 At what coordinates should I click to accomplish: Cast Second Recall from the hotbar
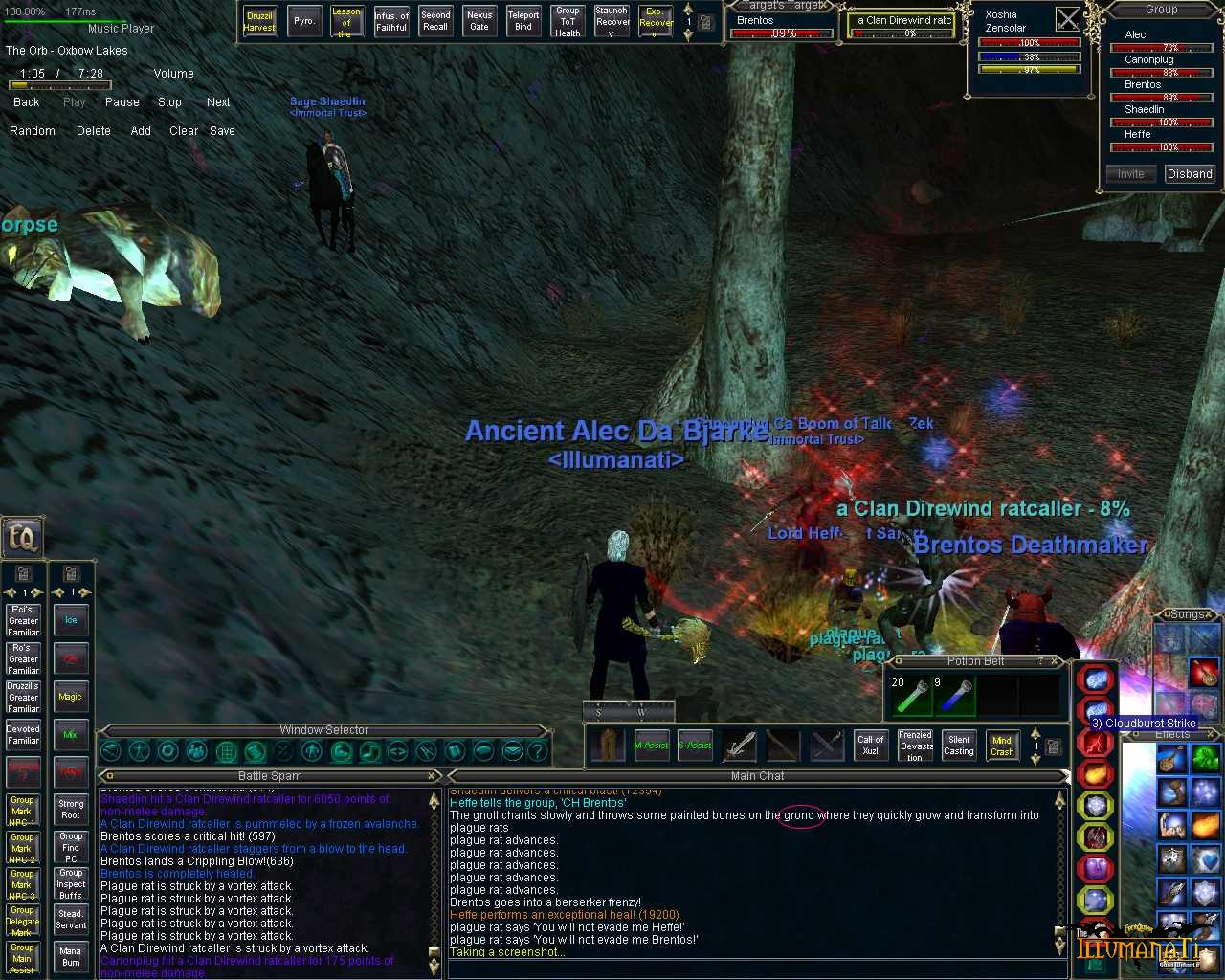[435, 21]
